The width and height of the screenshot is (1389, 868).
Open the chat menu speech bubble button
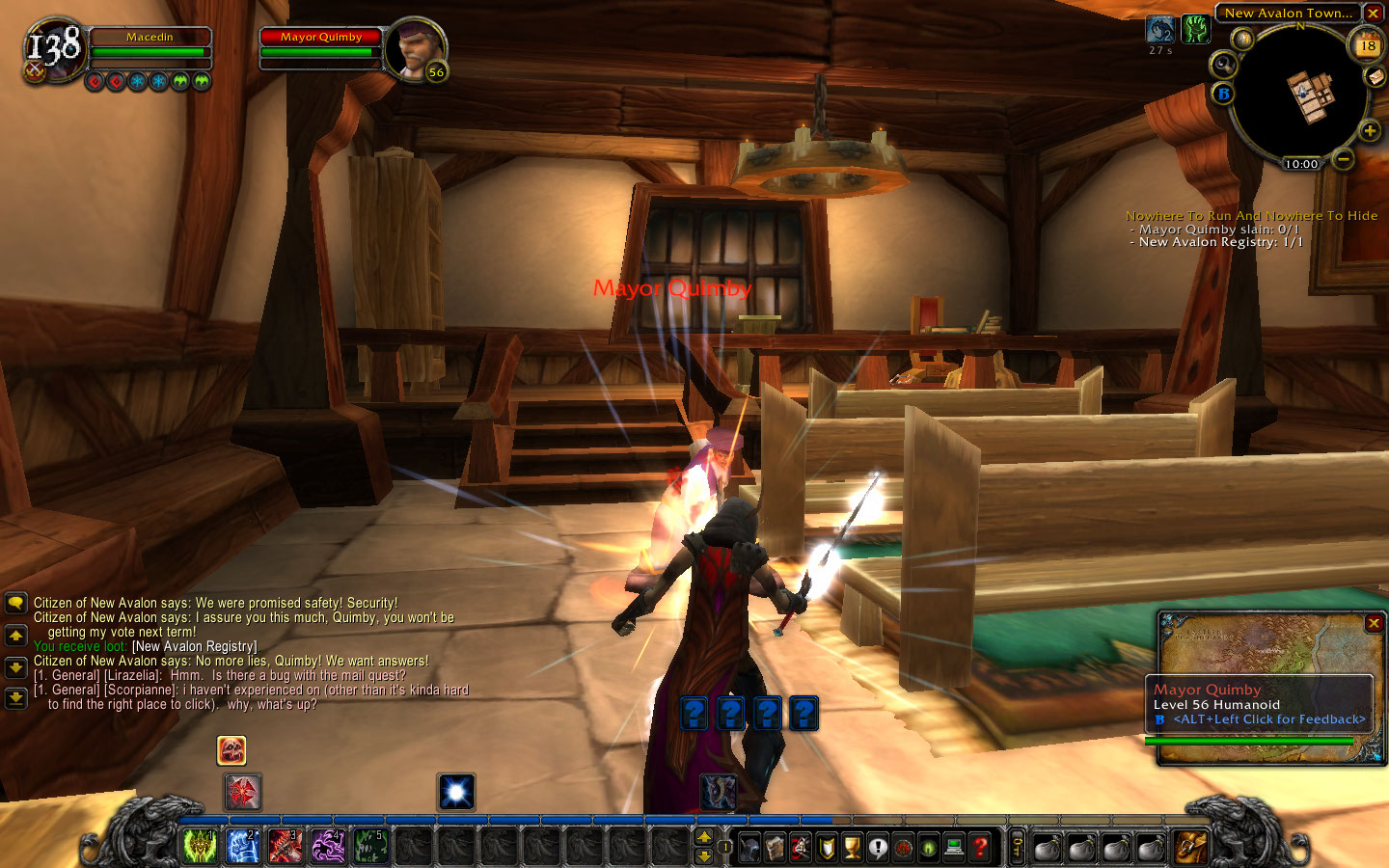(15, 604)
